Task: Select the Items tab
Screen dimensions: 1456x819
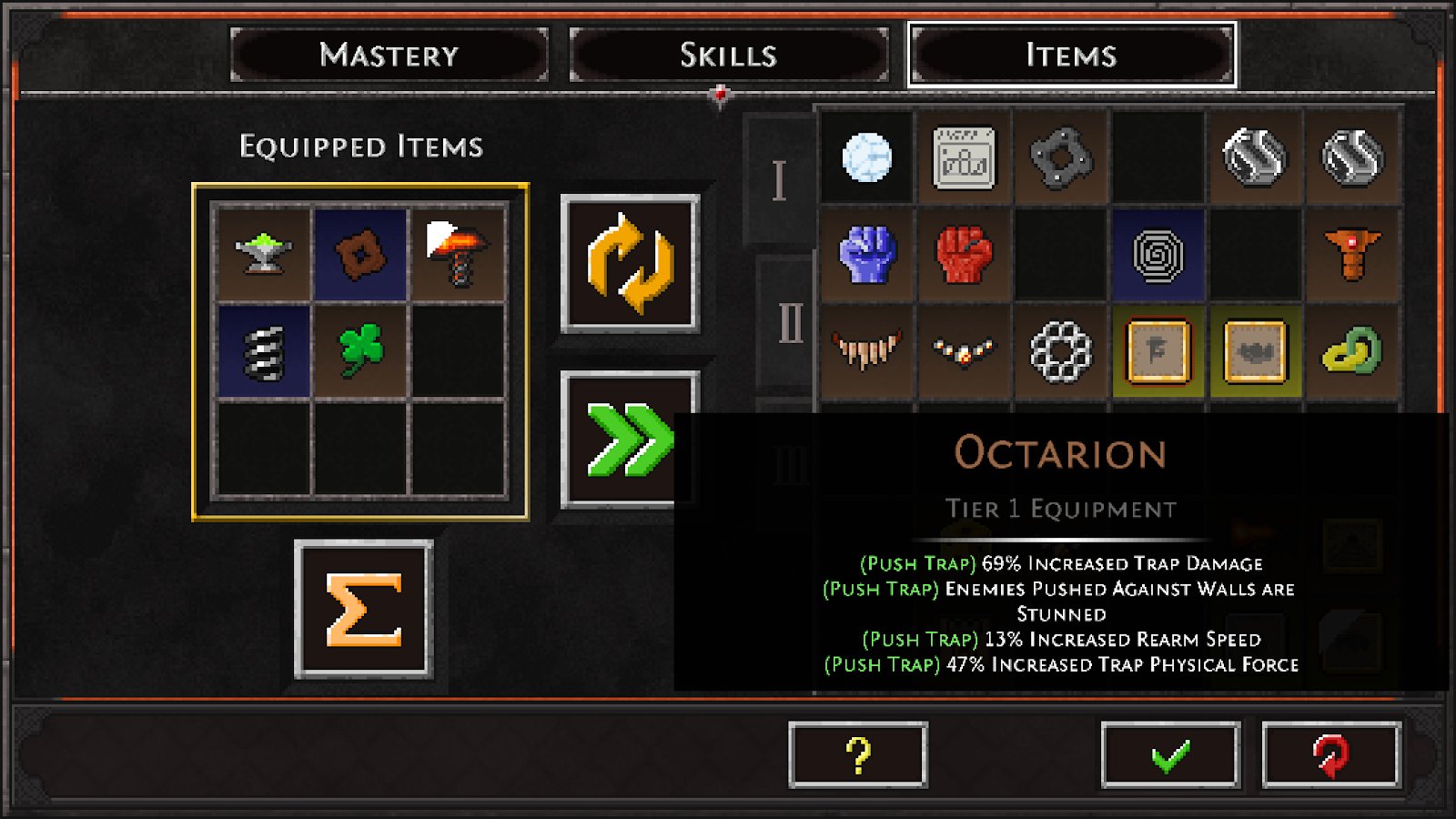Action: (1071, 55)
